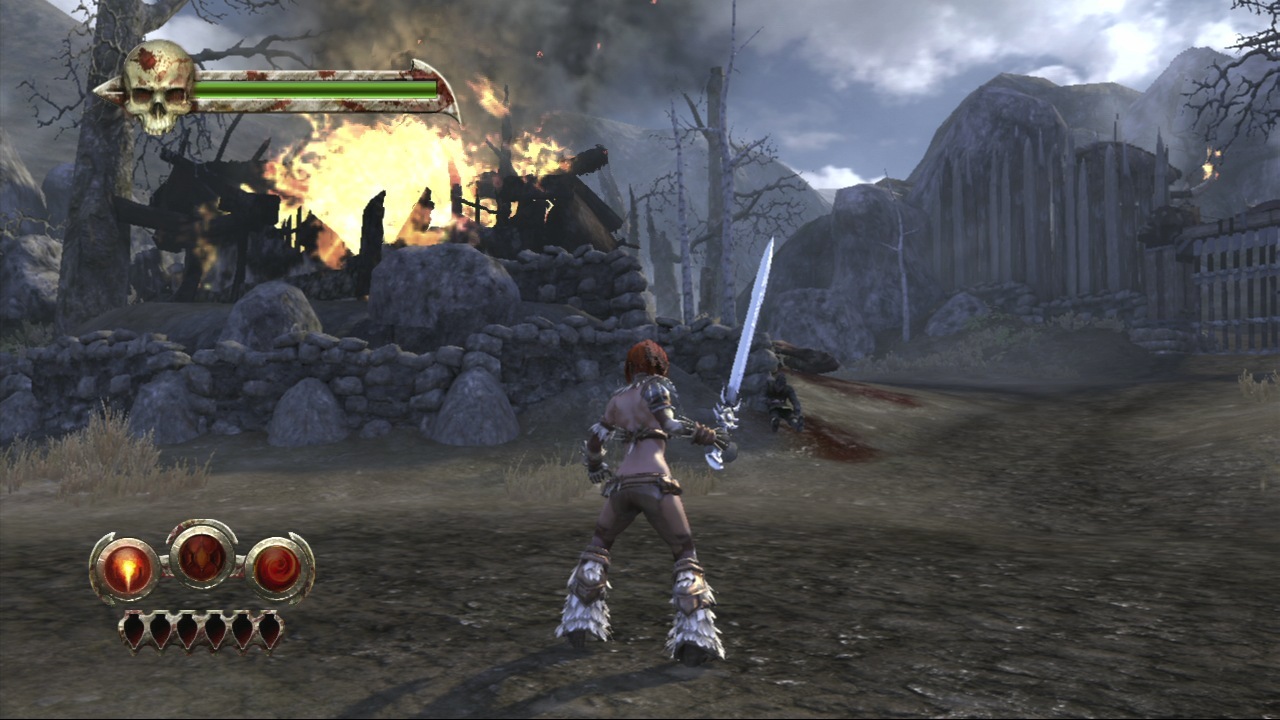
Task: Click the bloodied skull emblem
Action: point(158,87)
